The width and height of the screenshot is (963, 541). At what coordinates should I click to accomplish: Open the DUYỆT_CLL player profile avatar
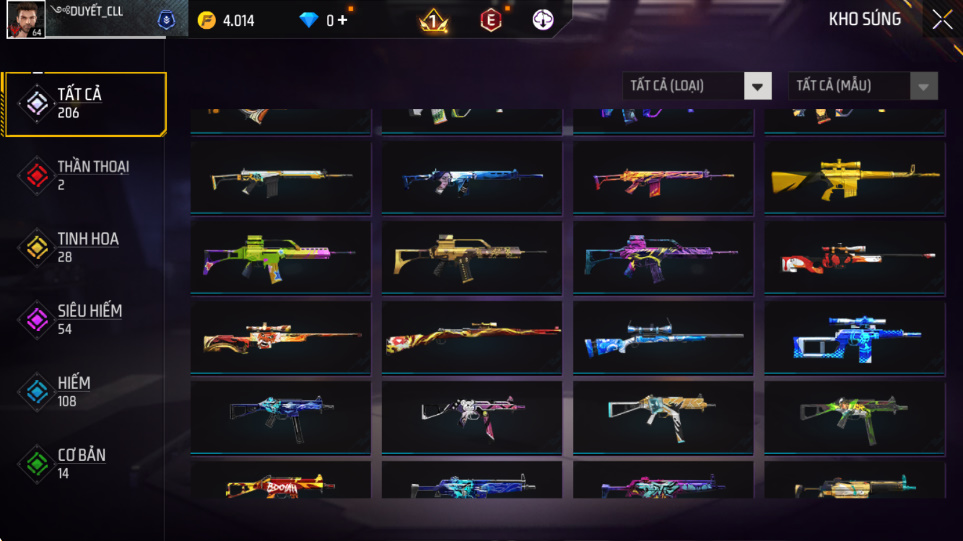tap(25, 20)
